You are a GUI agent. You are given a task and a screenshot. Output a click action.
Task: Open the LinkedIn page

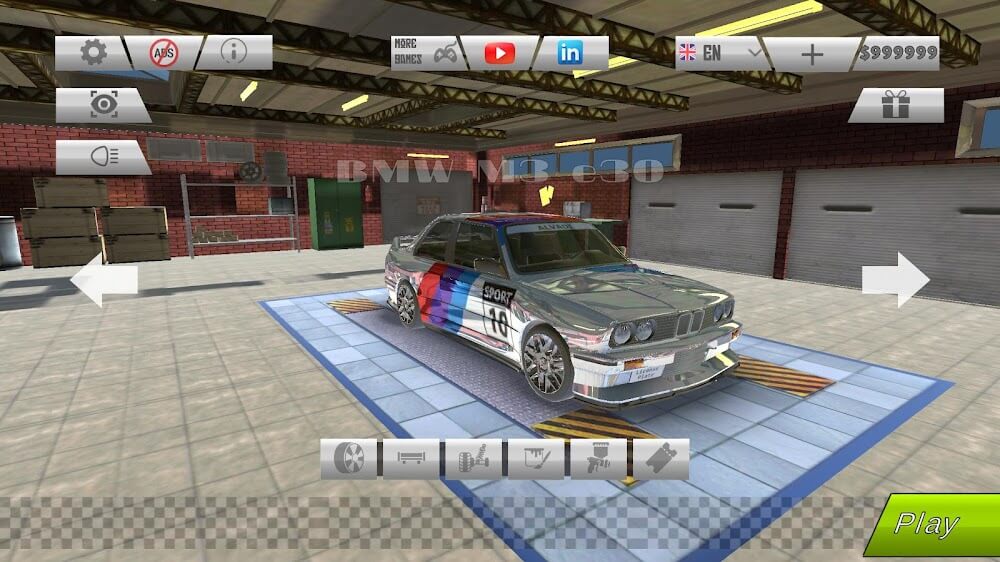[570, 53]
